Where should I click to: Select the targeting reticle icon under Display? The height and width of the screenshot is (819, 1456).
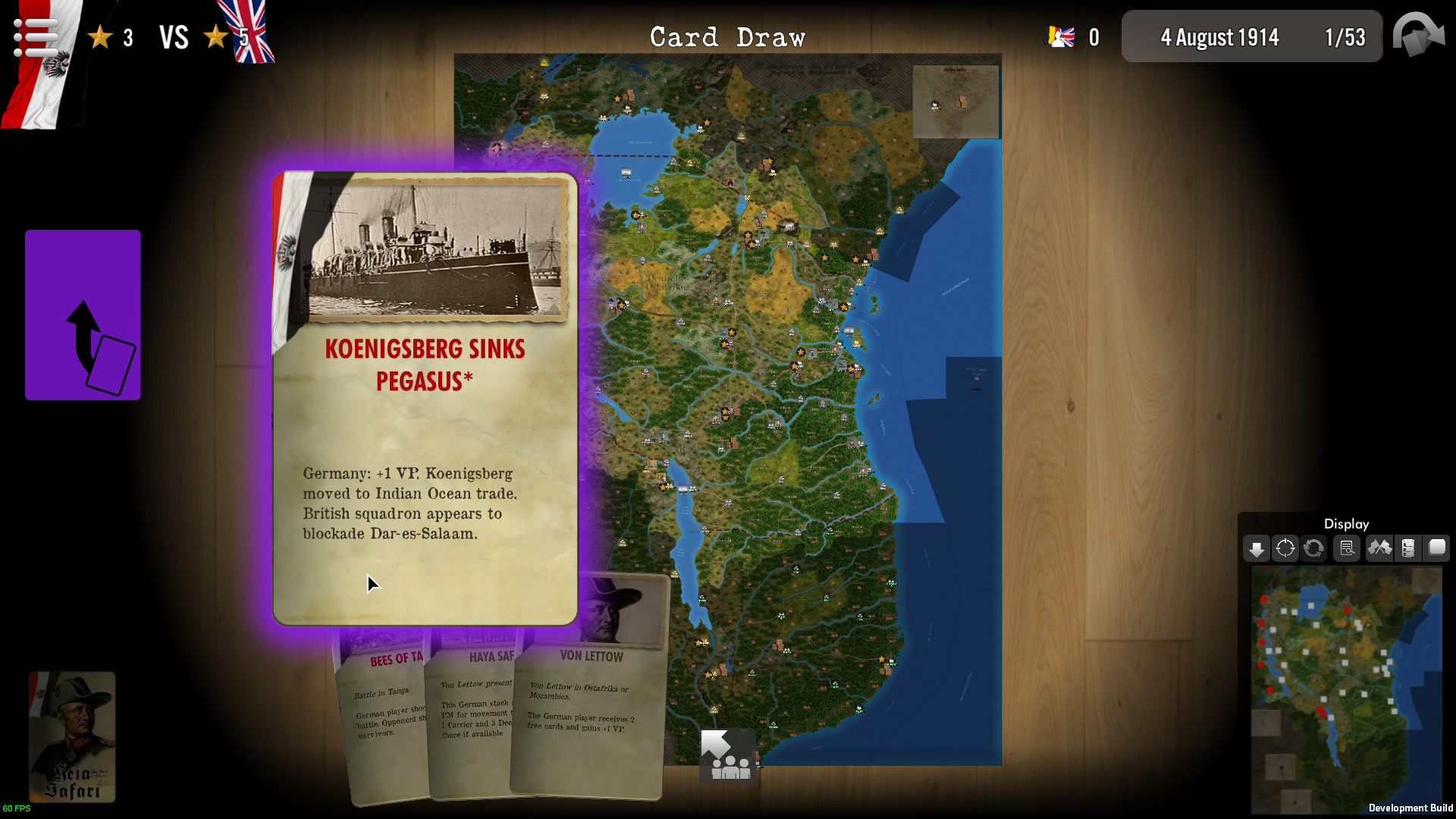tap(1285, 548)
